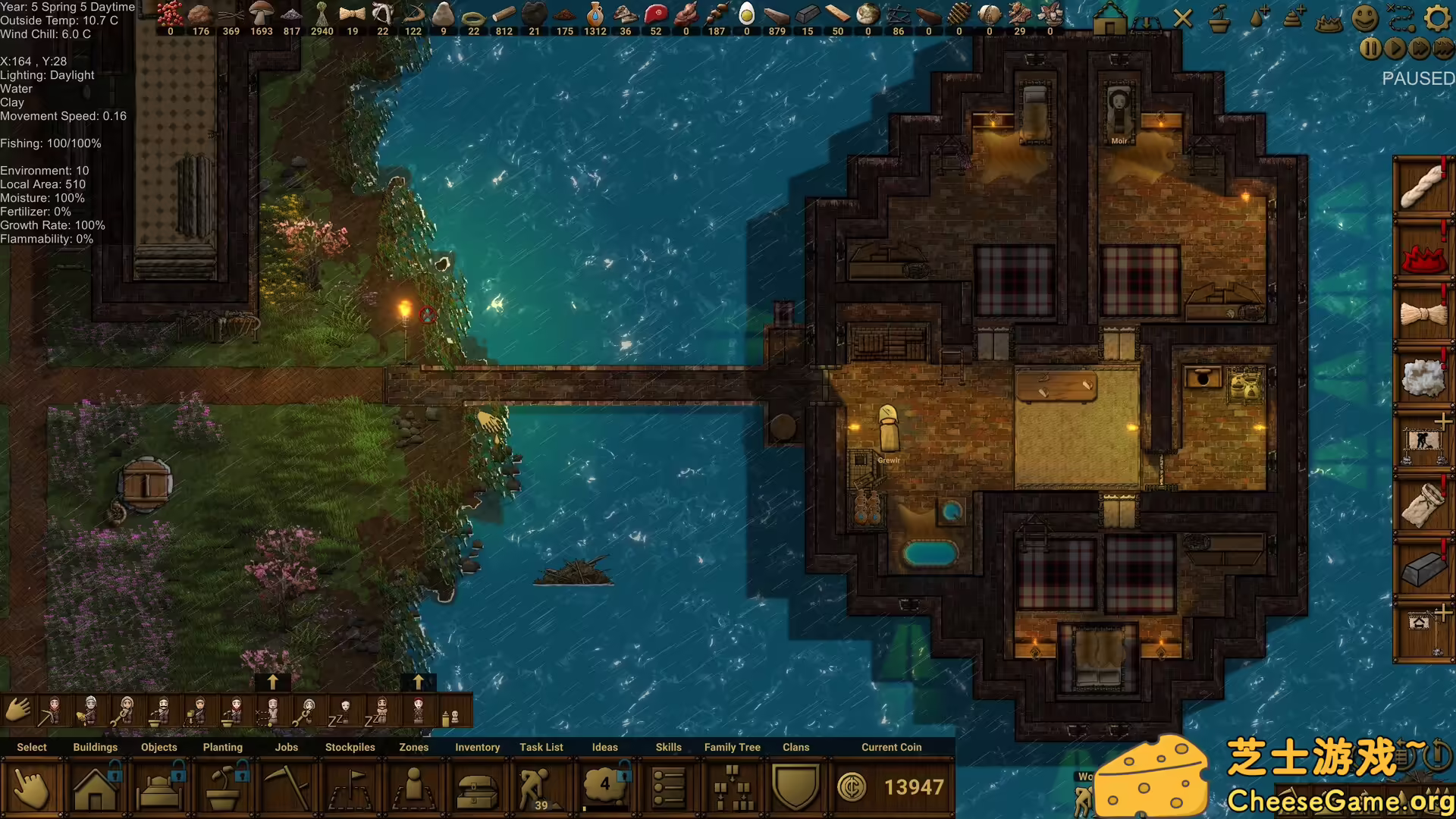This screenshot has height=819, width=1456.
Task: Resume game at normal play speed
Action: 1395,49
